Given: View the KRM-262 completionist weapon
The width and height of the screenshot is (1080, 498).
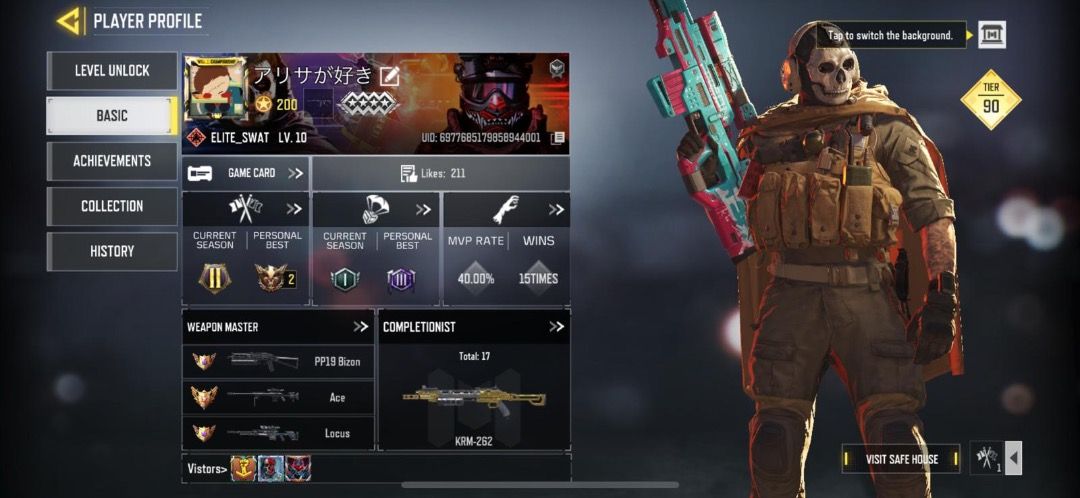Looking at the screenshot, I should point(474,399).
